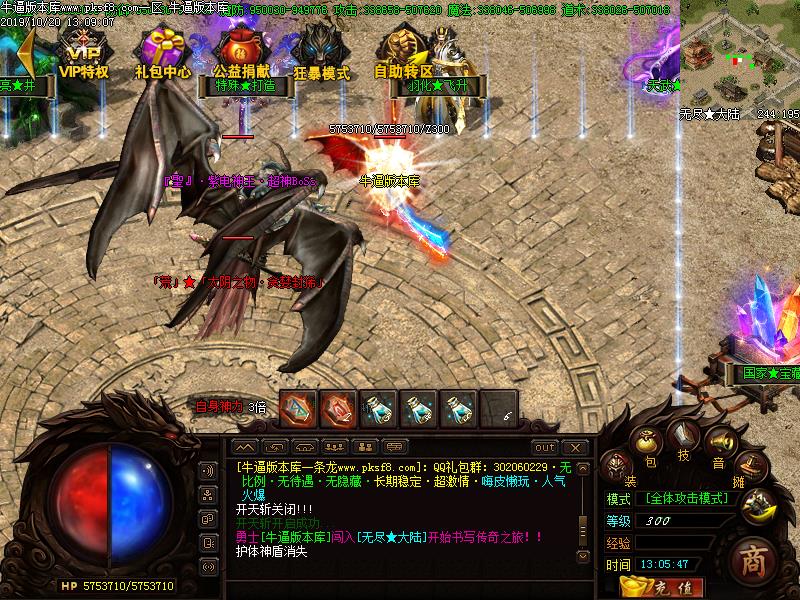
Task: Open the 摊 stall button
Action: click(749, 467)
